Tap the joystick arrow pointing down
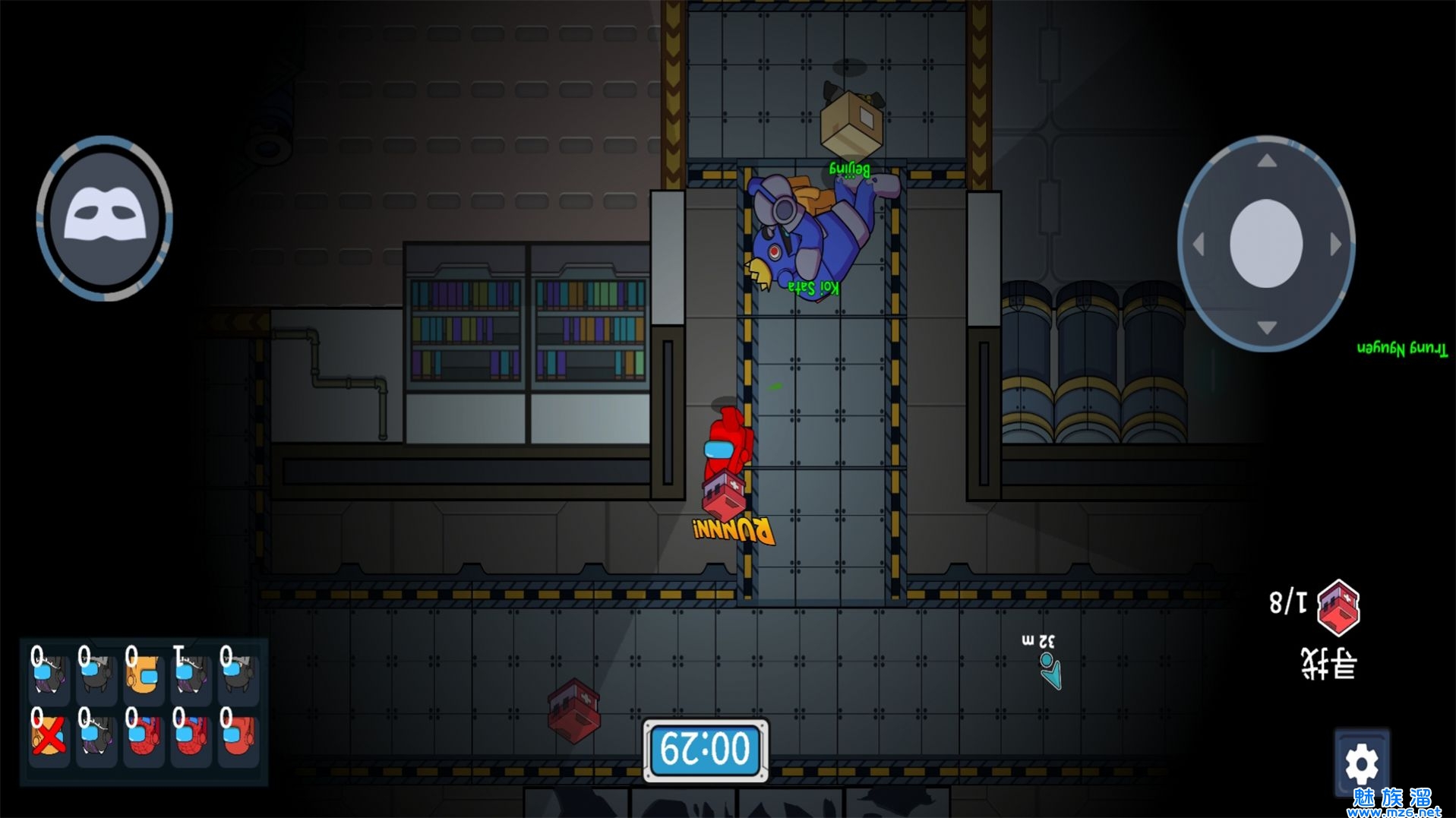The image size is (1456, 818). [x=1266, y=328]
